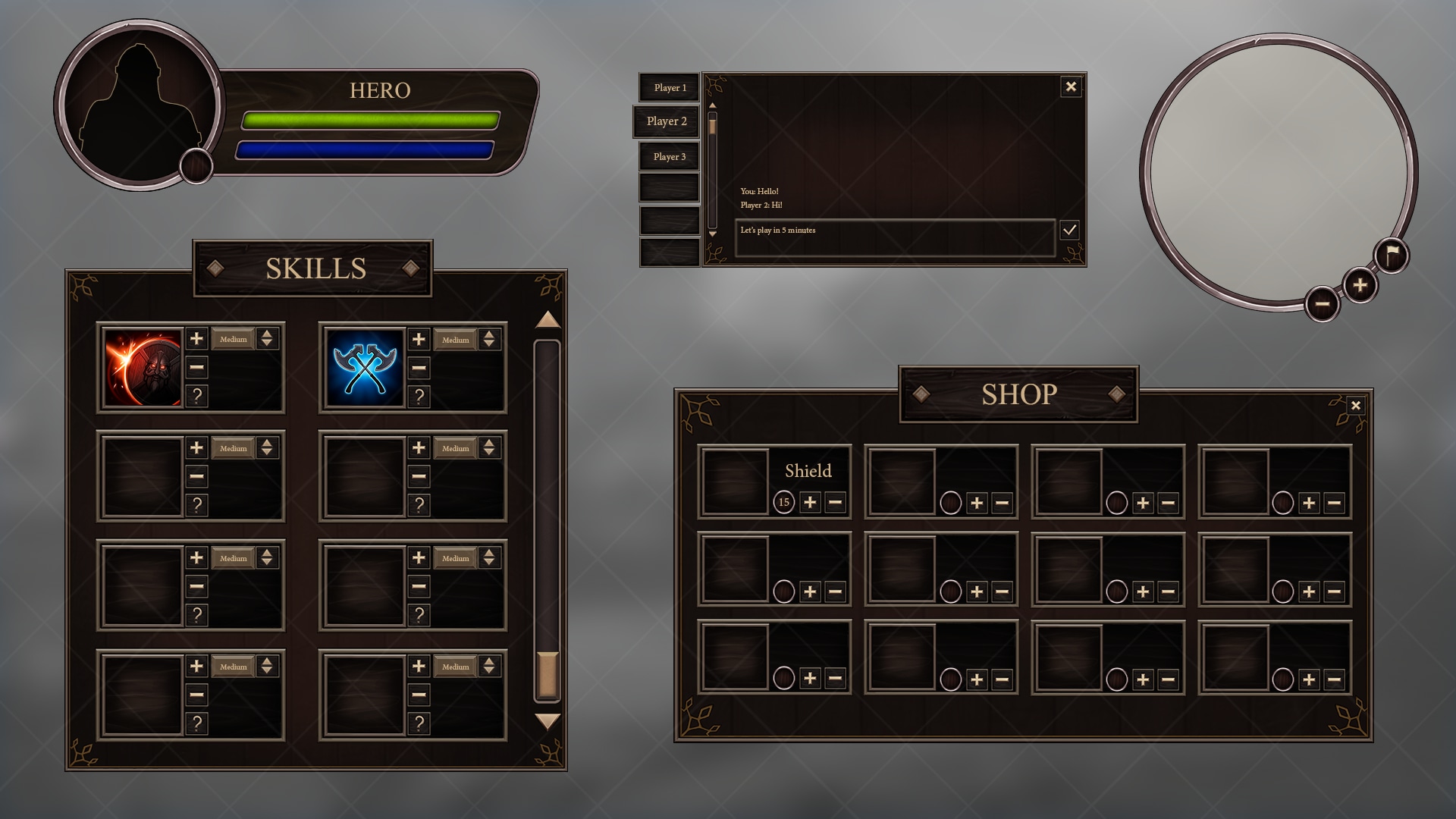
Task: Switch to the Player 1 chat tab
Action: [669, 88]
